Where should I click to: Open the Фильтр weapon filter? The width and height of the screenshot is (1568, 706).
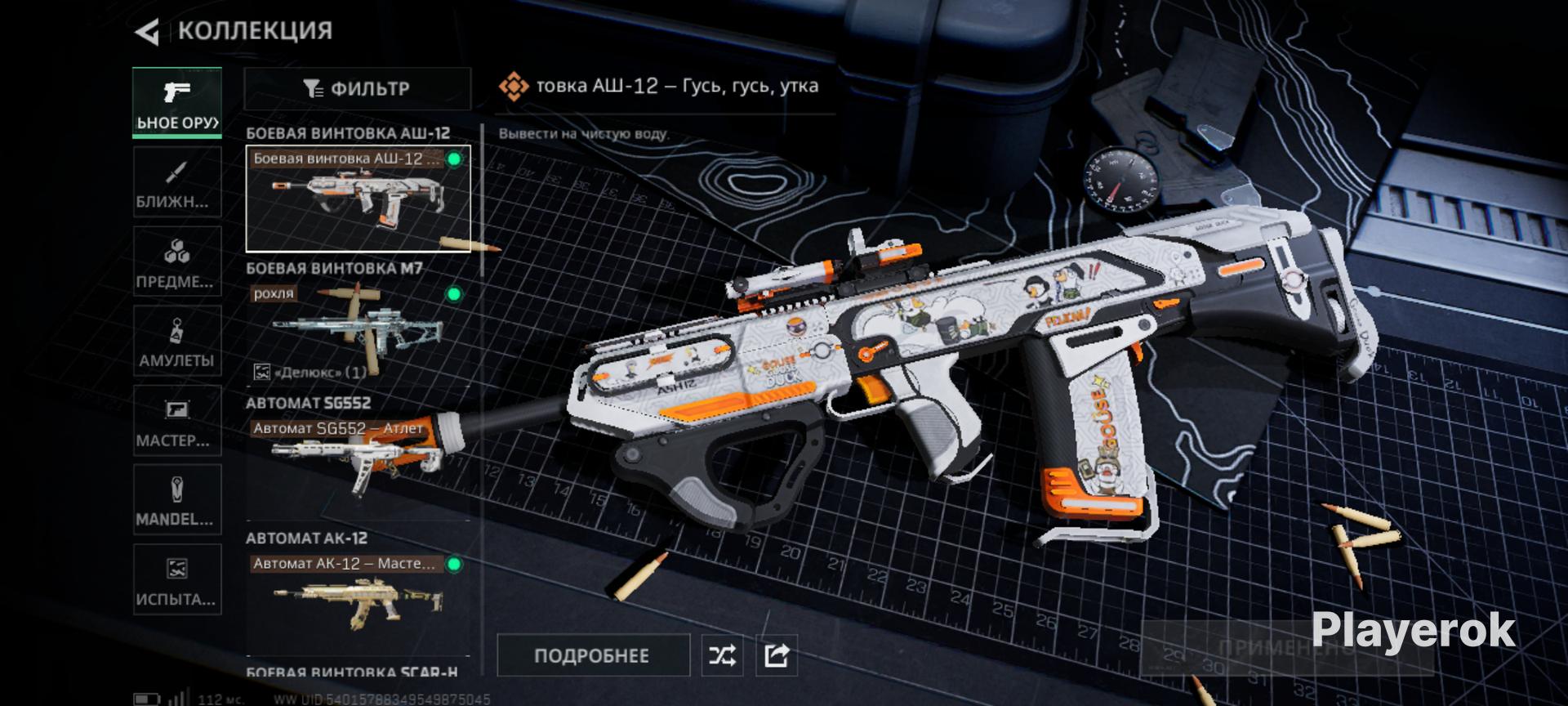[357, 88]
